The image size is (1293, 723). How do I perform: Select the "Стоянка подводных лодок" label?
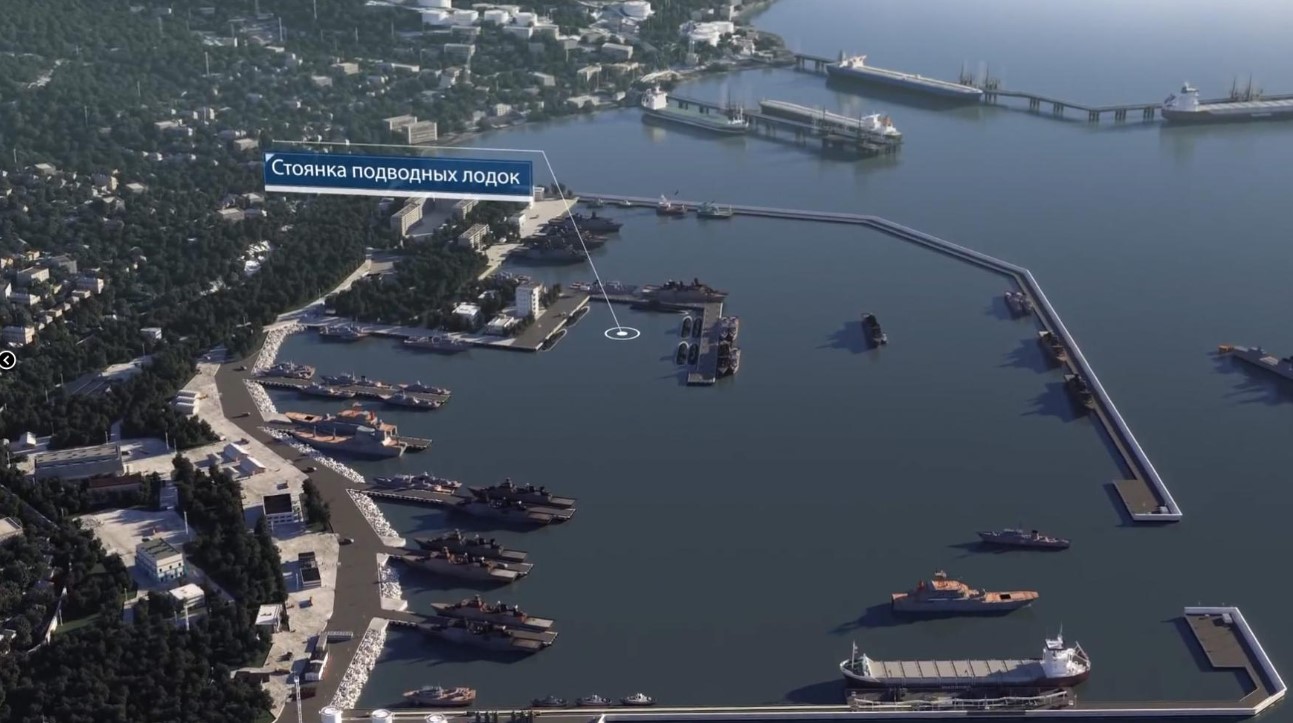click(x=397, y=176)
